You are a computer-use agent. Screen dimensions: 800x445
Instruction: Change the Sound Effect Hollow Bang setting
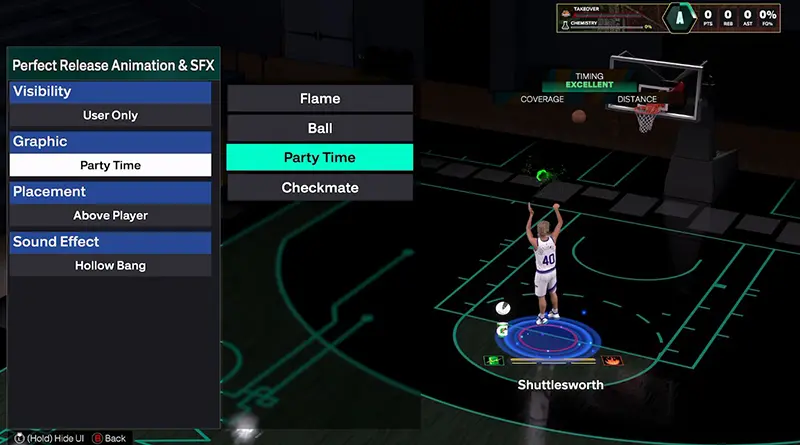coord(110,265)
